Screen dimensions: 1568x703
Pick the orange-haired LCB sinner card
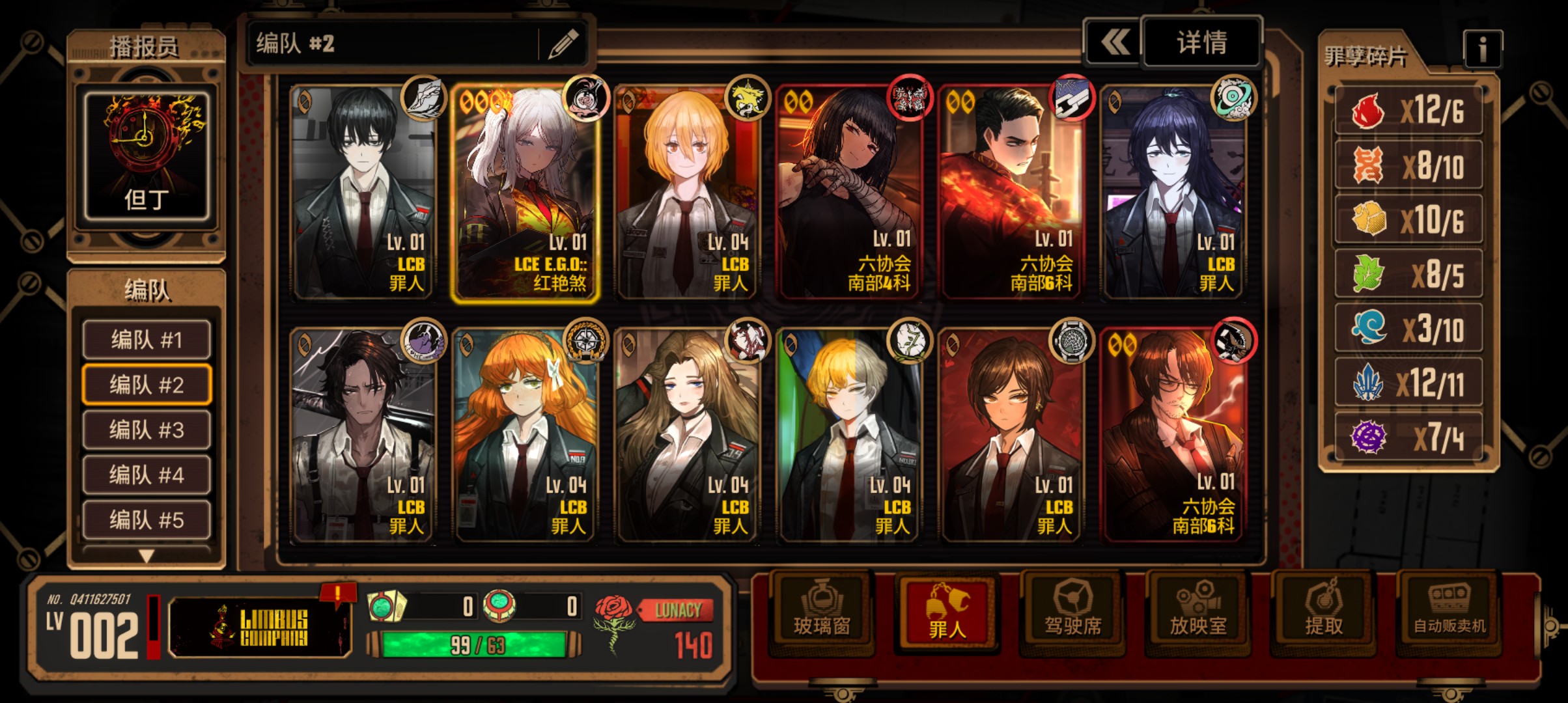click(525, 436)
